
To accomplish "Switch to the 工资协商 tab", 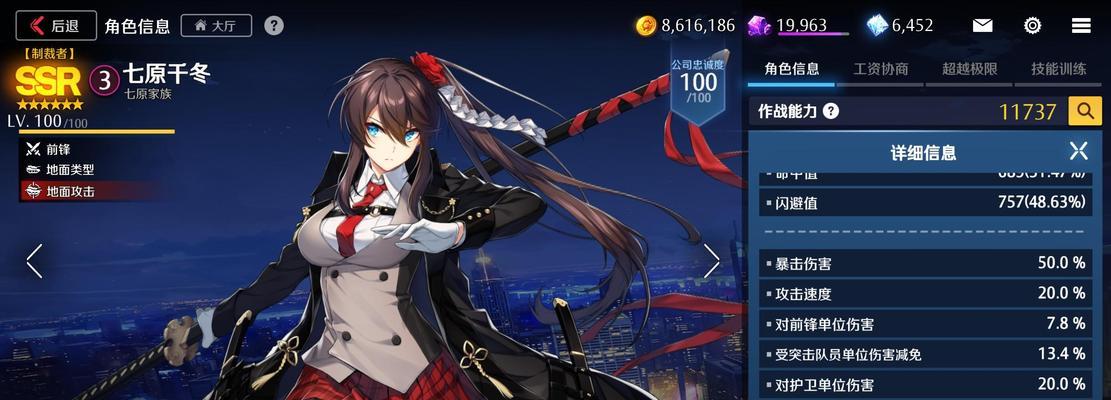I will coord(881,69).
